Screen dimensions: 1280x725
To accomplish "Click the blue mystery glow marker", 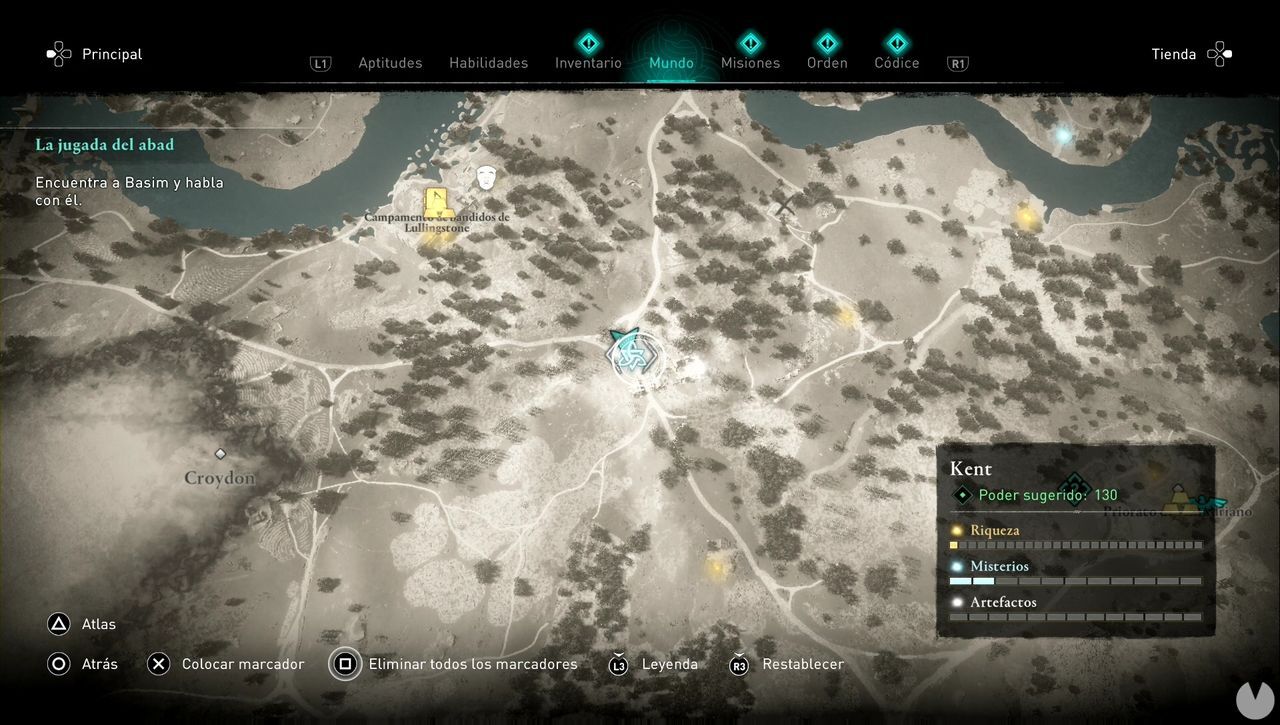I will [x=1063, y=134].
